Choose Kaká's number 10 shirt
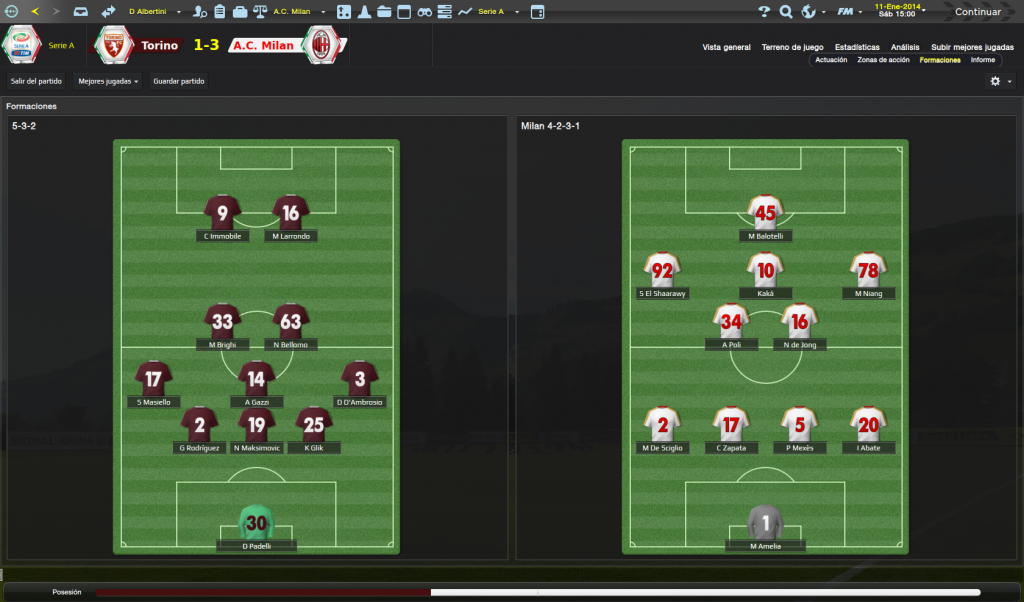This screenshot has height=602, width=1024. coord(765,270)
